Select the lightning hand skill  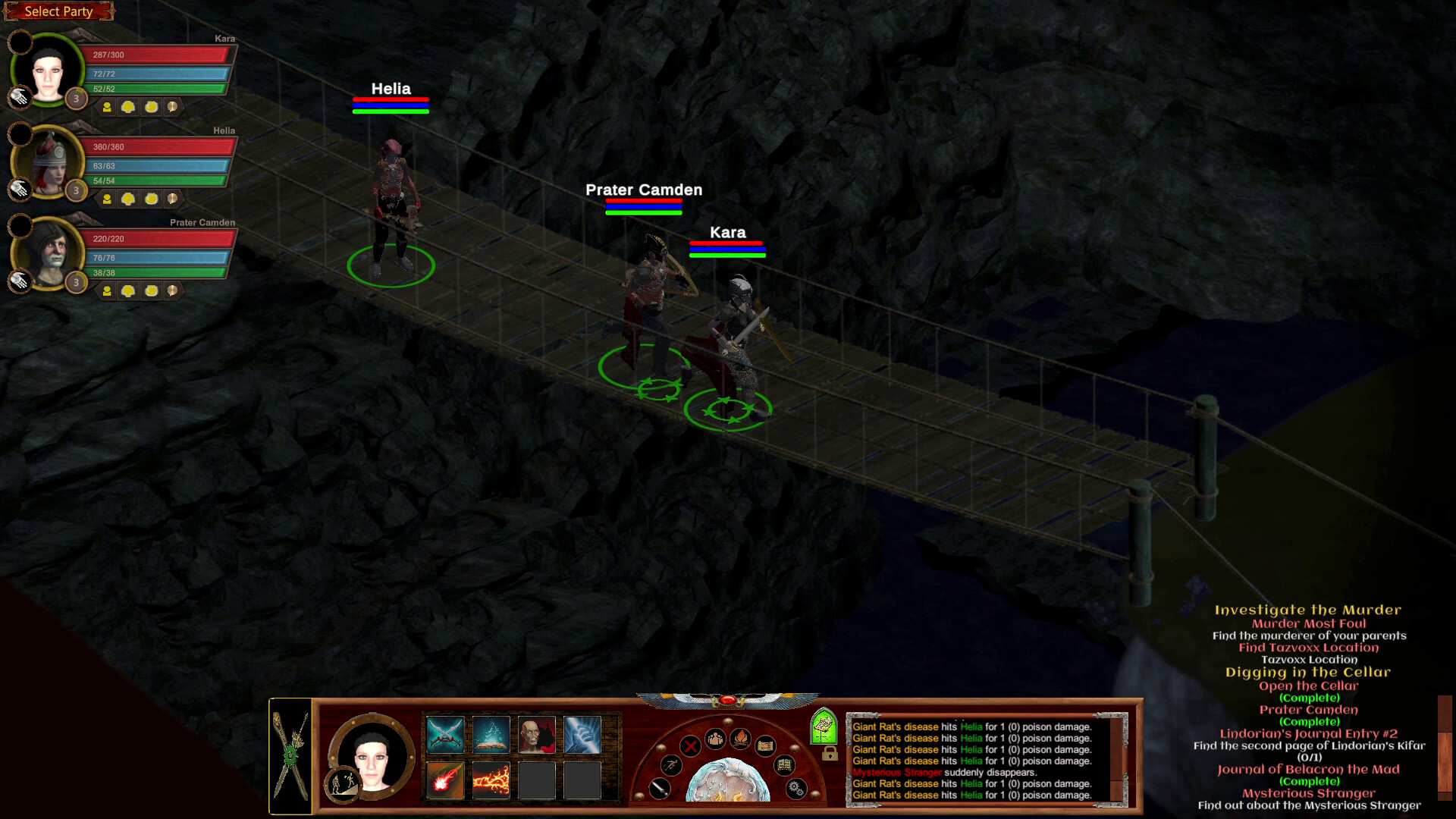point(582,734)
